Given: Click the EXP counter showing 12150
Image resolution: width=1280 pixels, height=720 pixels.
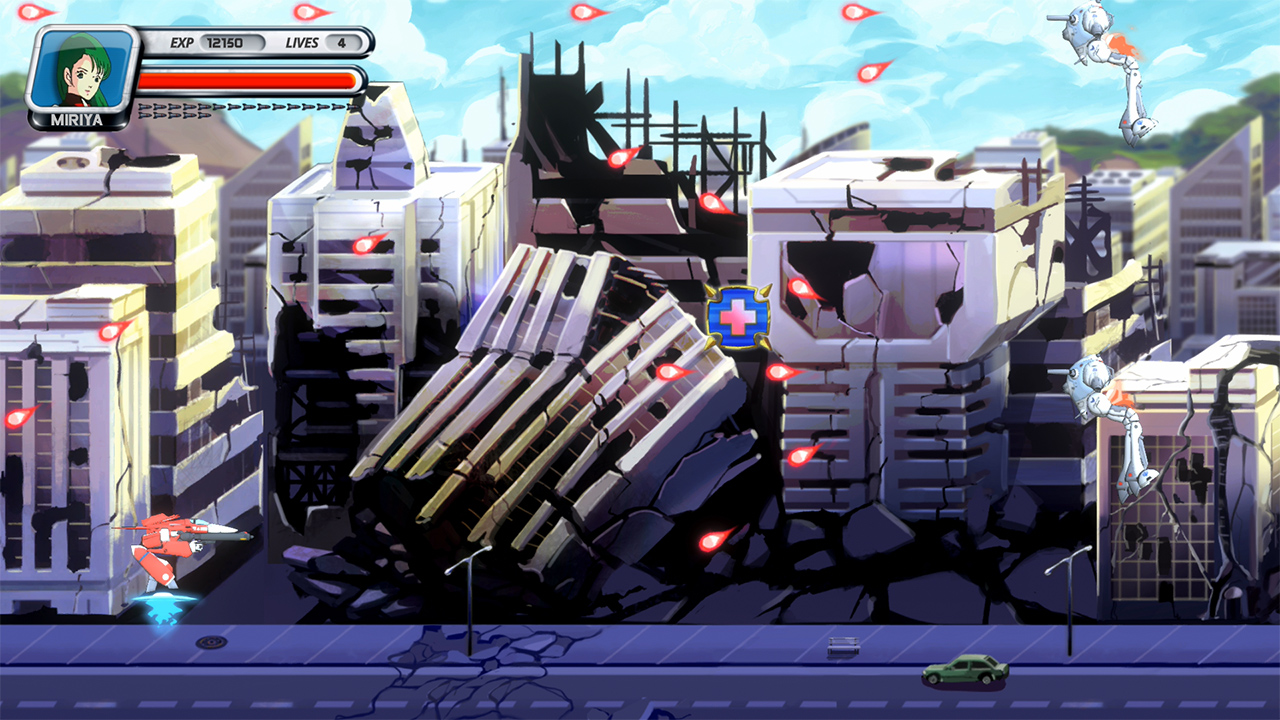Looking at the screenshot, I should [226, 43].
